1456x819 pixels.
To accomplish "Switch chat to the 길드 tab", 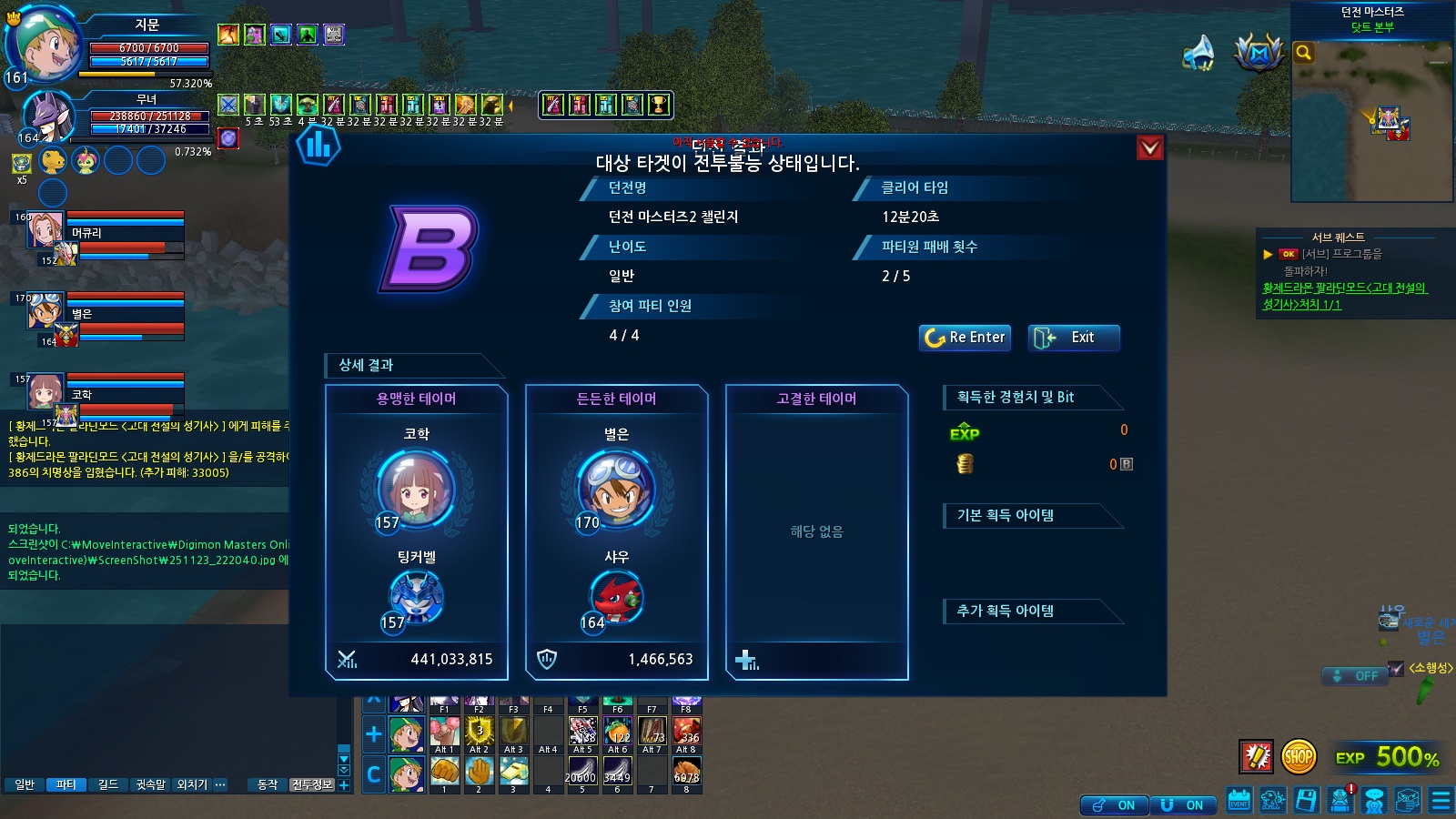I will tap(108, 784).
